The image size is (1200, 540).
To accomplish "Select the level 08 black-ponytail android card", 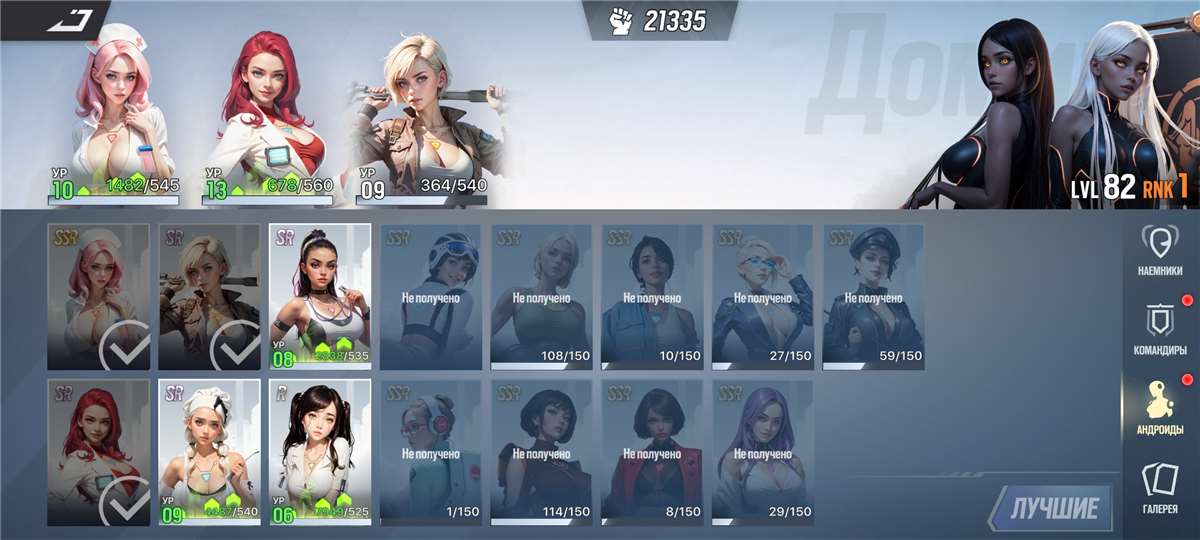I will [320, 296].
